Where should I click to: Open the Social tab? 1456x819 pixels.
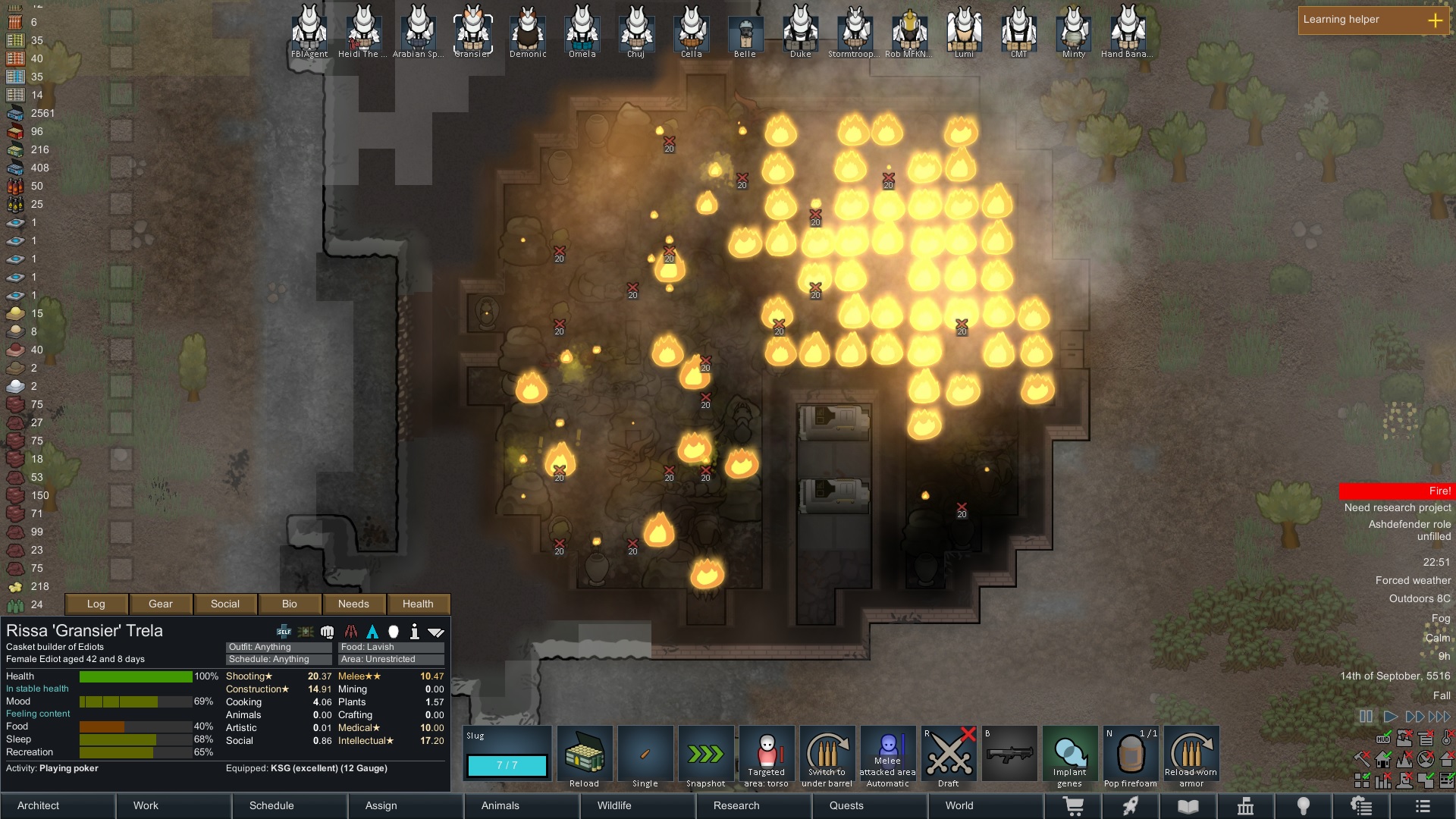click(225, 604)
